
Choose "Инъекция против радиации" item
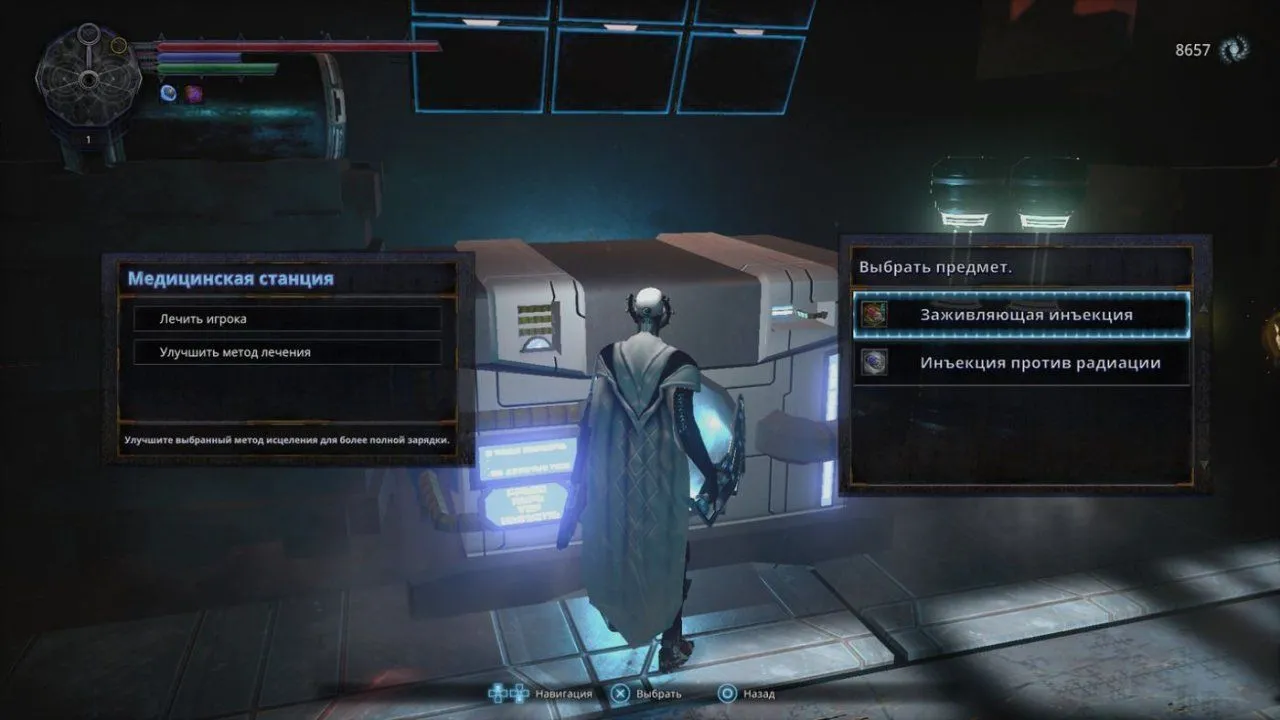tap(1022, 363)
